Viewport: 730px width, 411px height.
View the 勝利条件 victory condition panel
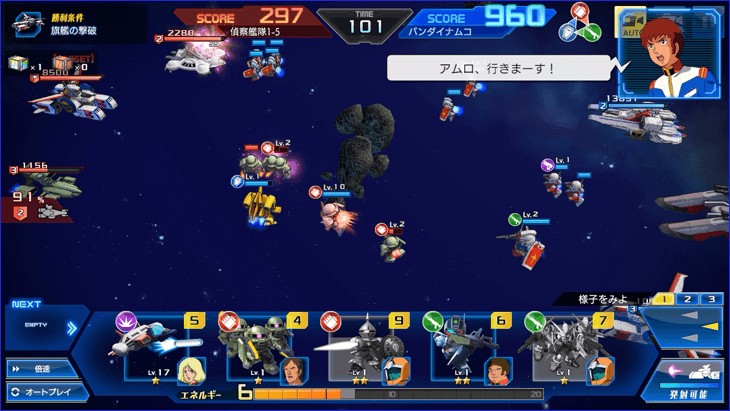coord(75,23)
